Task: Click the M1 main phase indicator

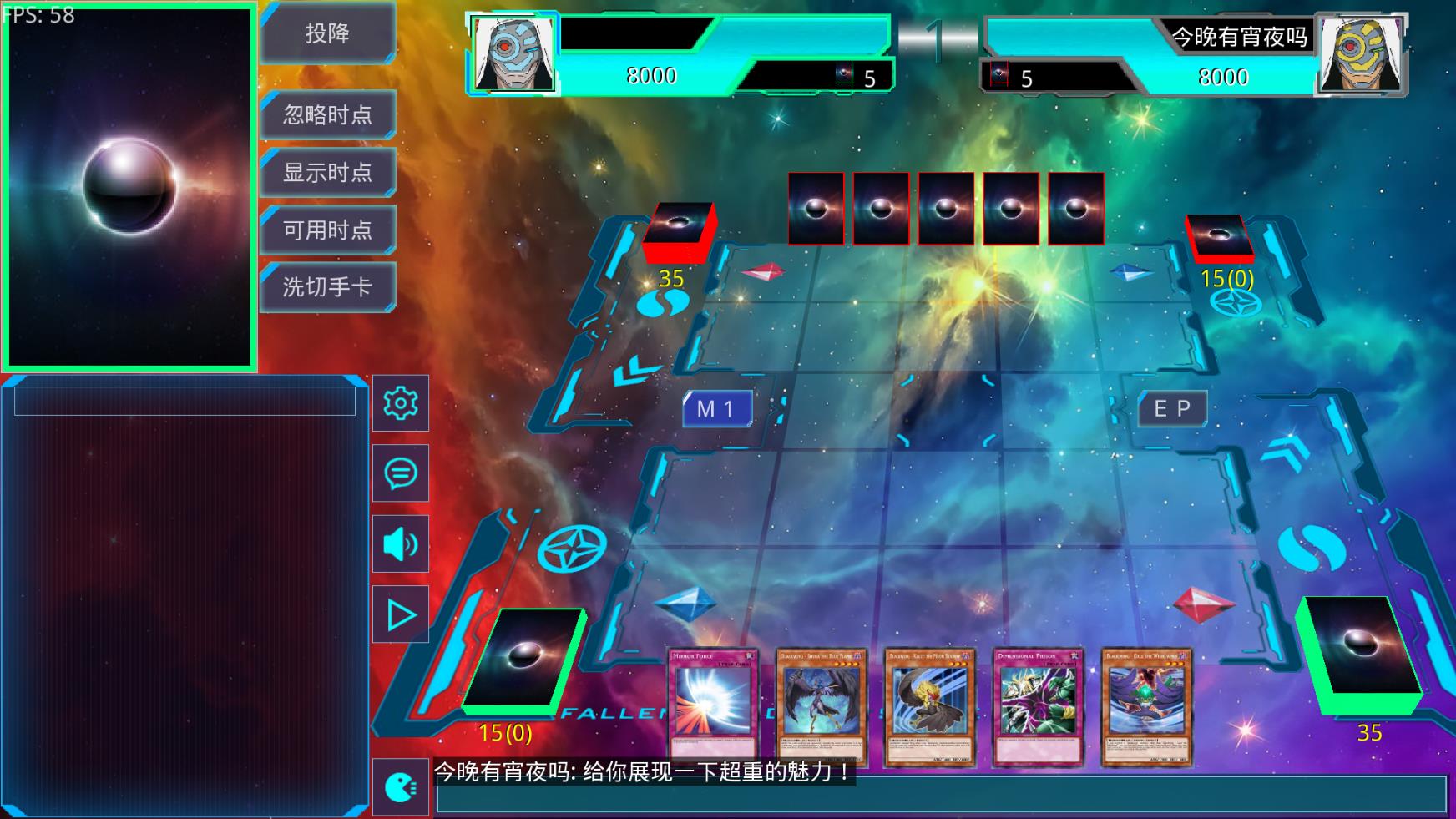Action: tap(716, 408)
